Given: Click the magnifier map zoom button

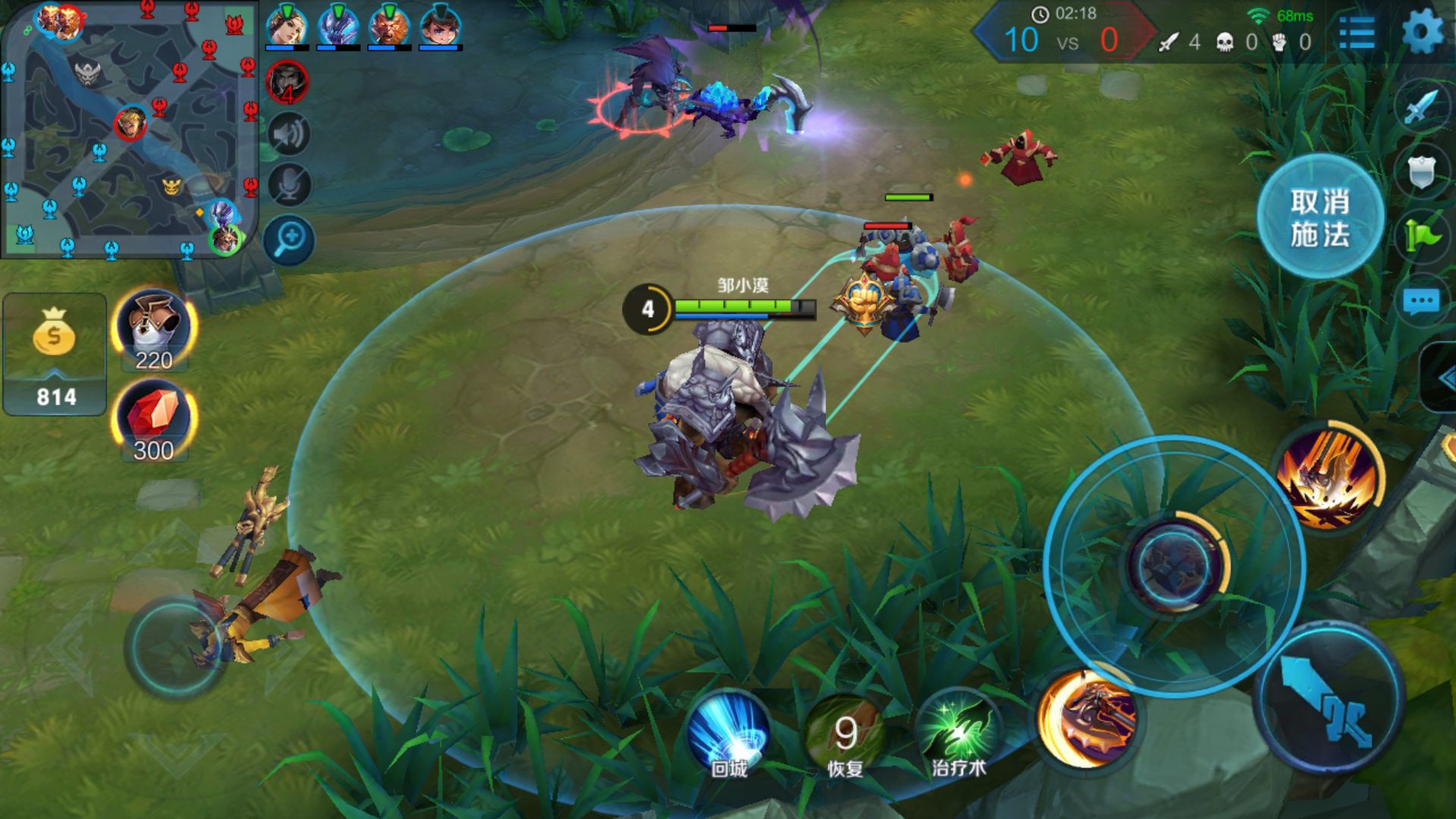Looking at the screenshot, I should click(x=289, y=240).
